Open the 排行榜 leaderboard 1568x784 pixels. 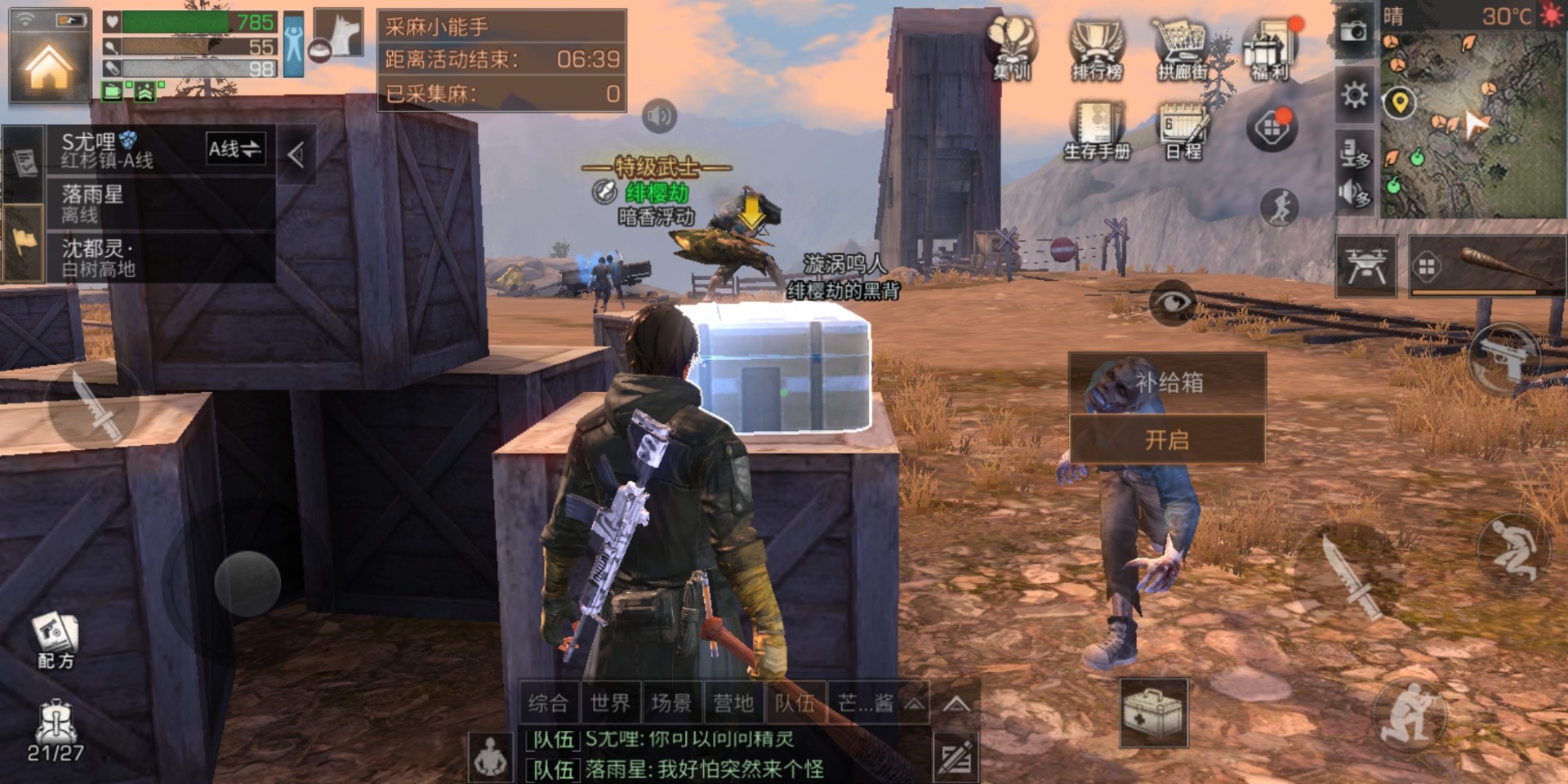pyautogui.click(x=1097, y=51)
